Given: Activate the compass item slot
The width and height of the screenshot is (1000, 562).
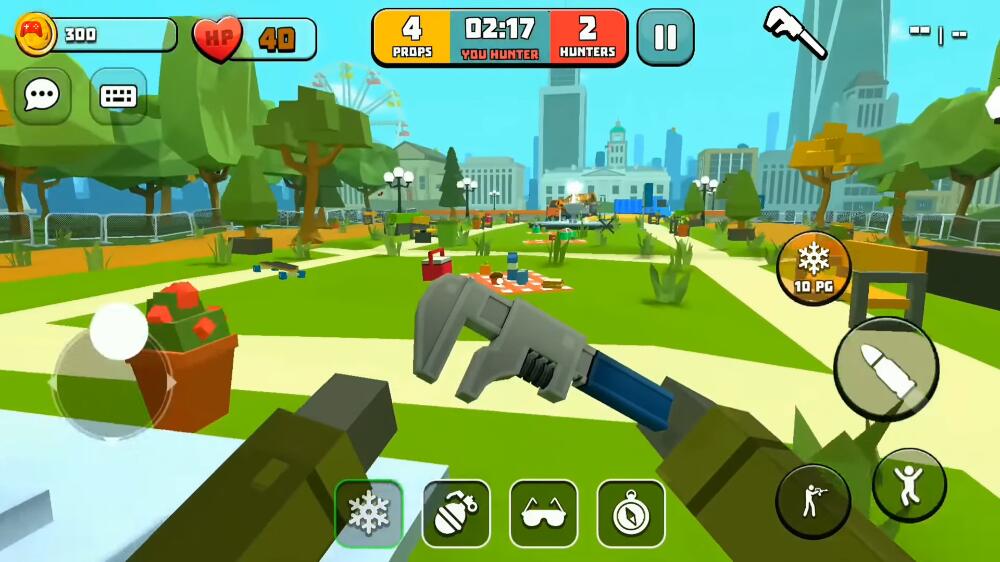Looking at the screenshot, I should [631, 514].
